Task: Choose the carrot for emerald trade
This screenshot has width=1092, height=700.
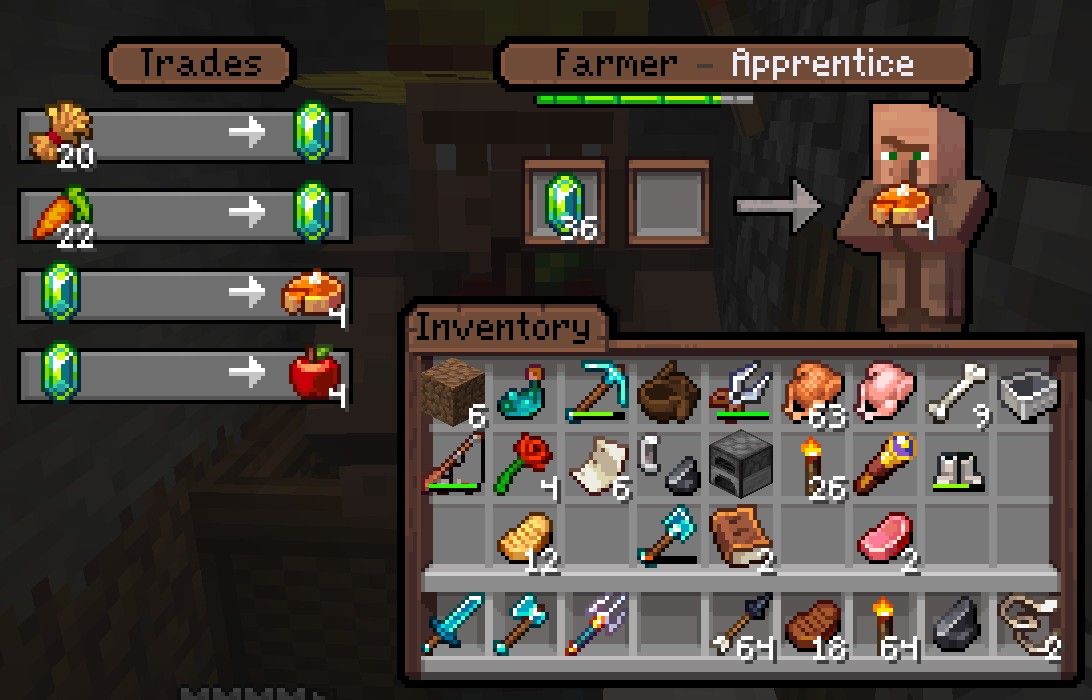Action: tap(185, 213)
